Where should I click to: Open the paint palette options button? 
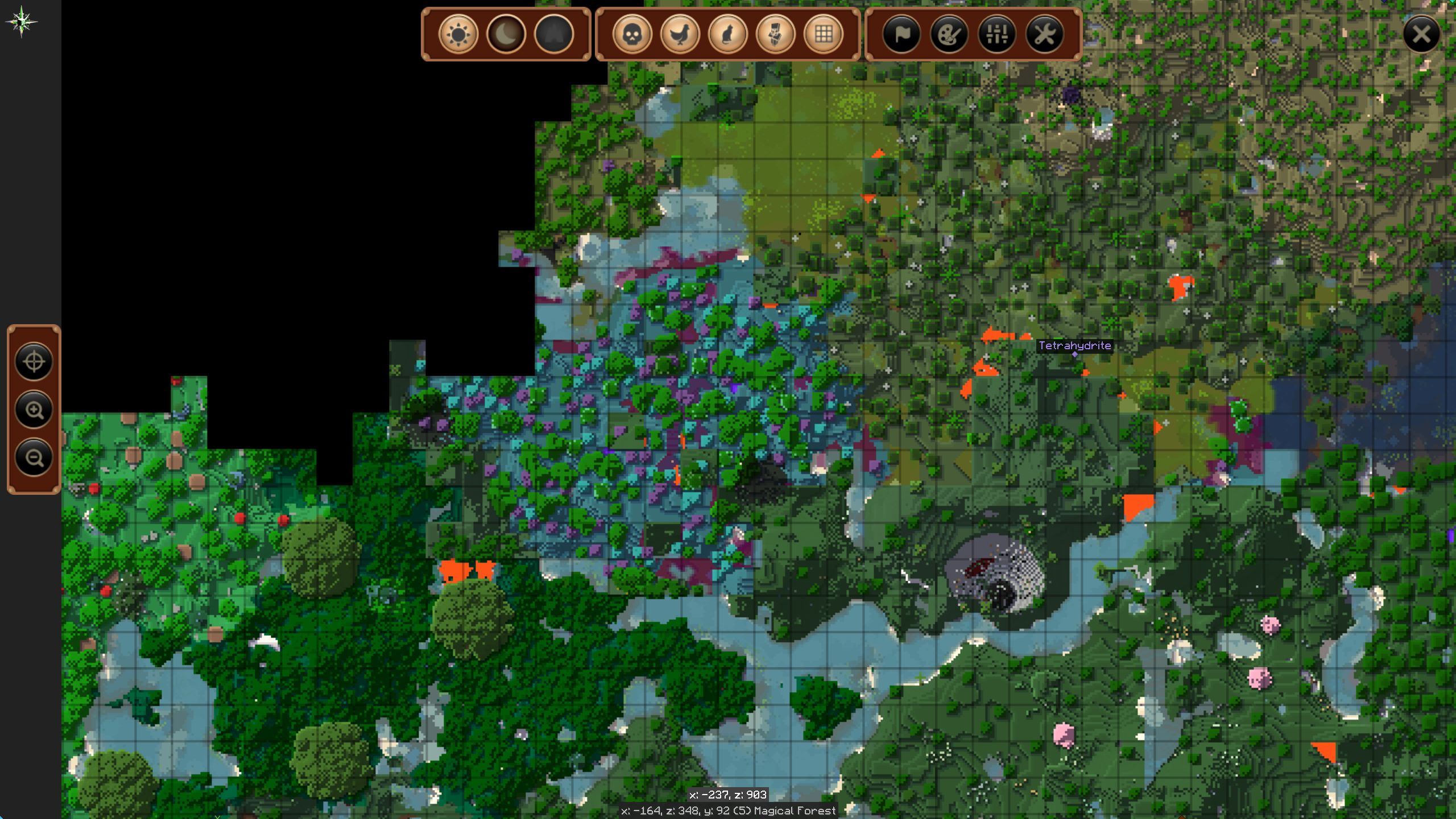tap(949, 34)
